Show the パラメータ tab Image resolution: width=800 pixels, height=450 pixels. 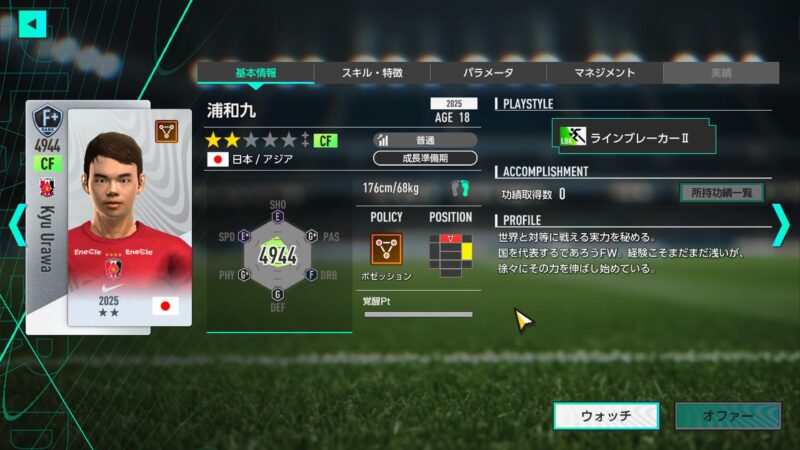(x=488, y=73)
